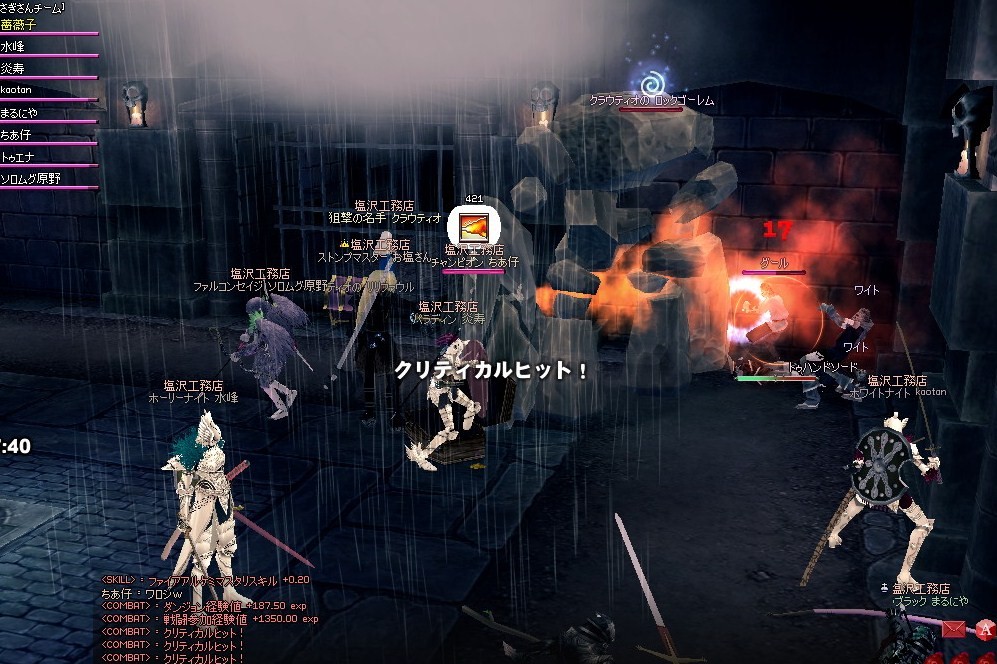The height and width of the screenshot is (664, 997).
Task: Select party member ちあ仔 in party list
Action: click(x=15, y=135)
